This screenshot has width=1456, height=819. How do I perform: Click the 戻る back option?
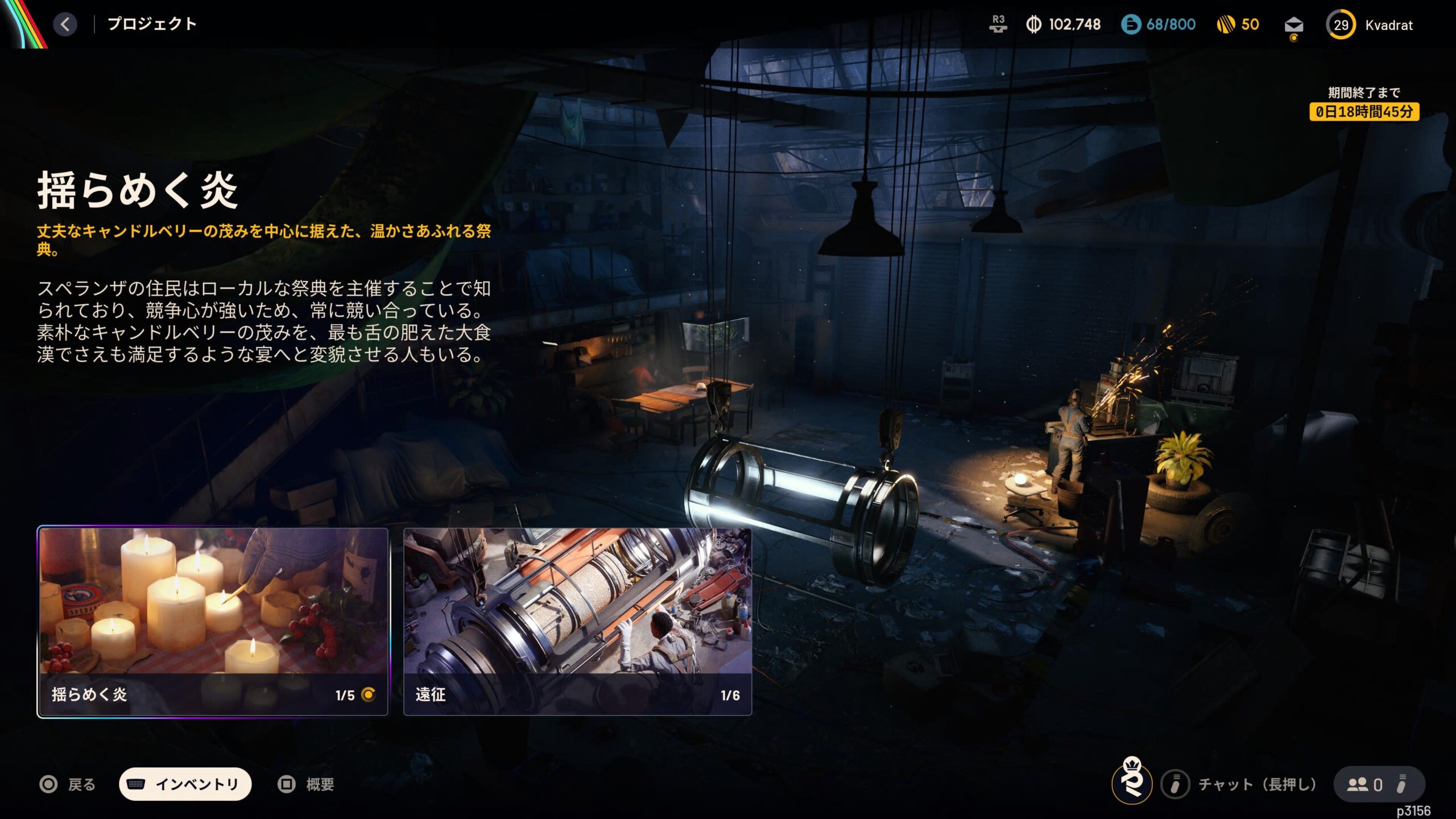pyautogui.click(x=68, y=785)
